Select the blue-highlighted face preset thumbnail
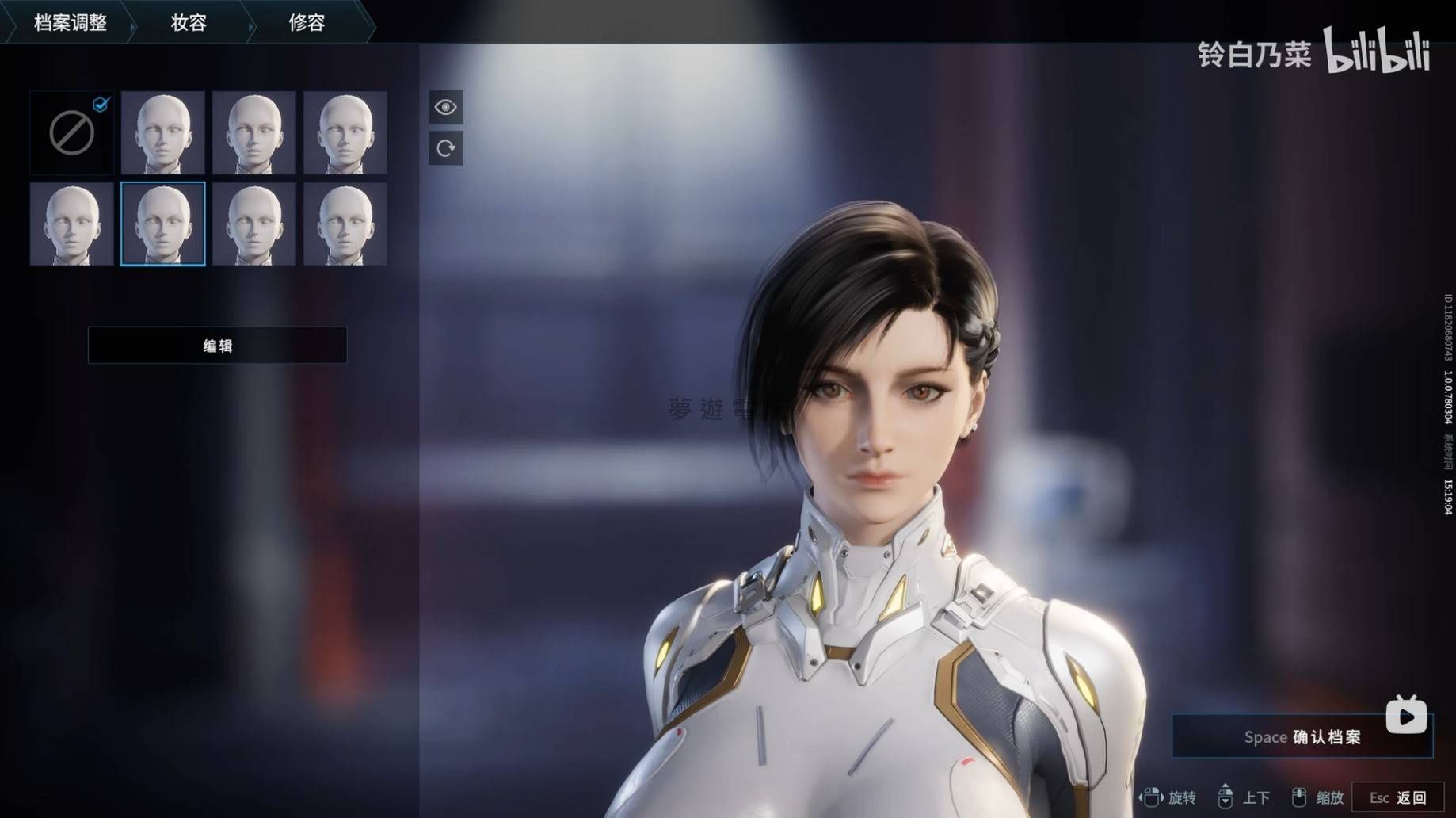Viewport: 1456px width, 818px height. pos(163,224)
